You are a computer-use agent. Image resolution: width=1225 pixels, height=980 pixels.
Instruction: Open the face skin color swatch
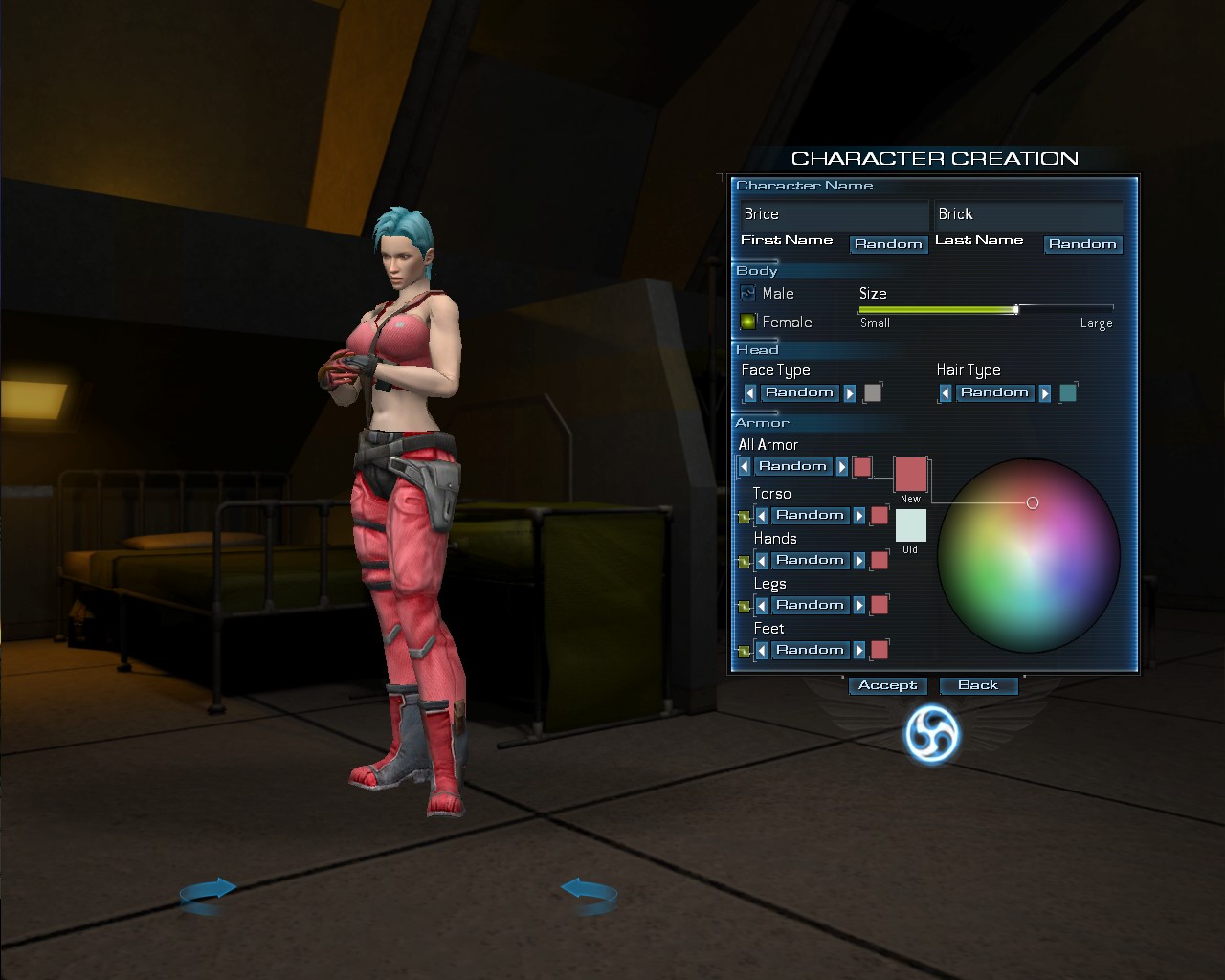coord(873,392)
